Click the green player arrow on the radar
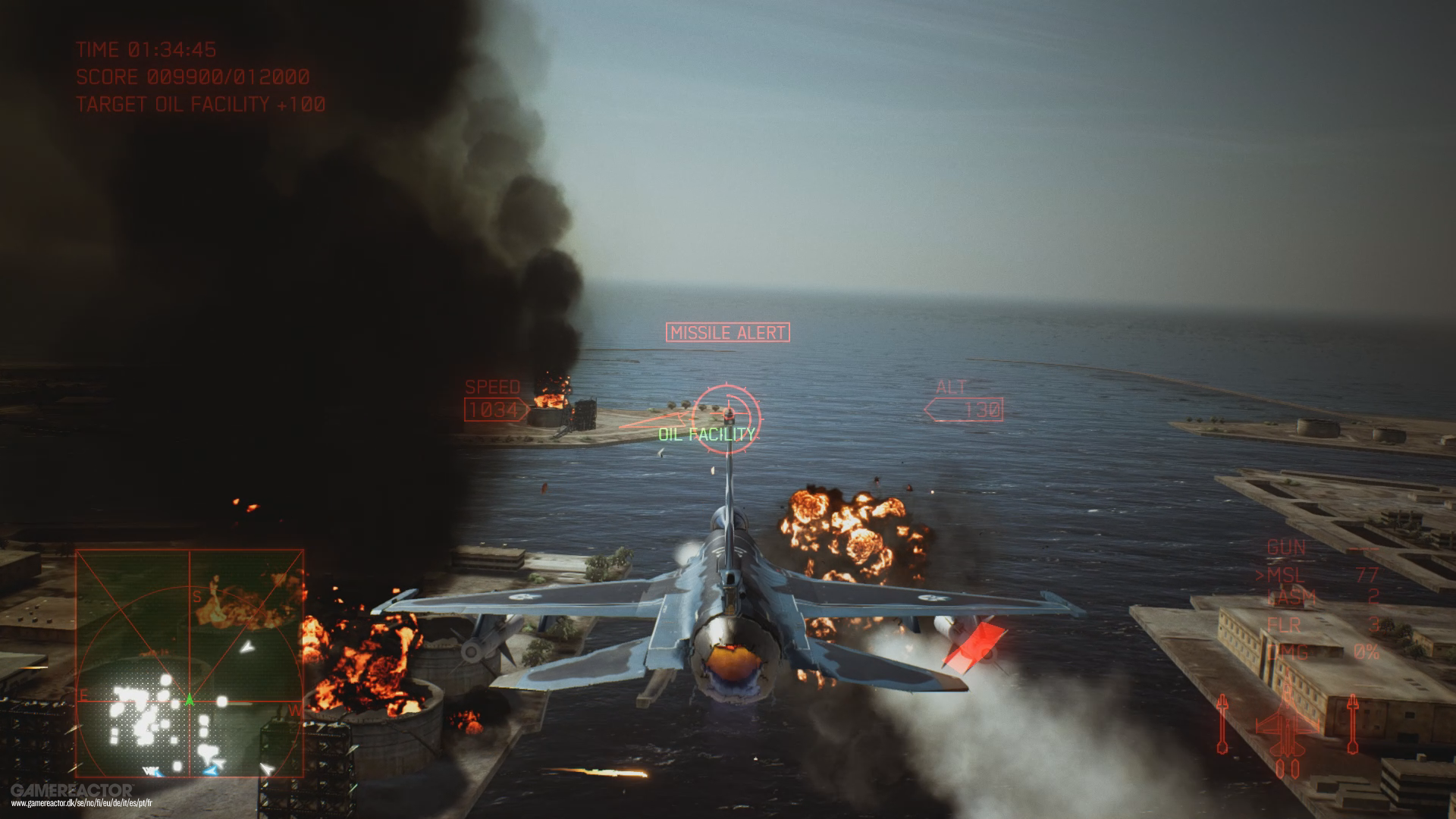This screenshot has height=819, width=1456. click(189, 699)
